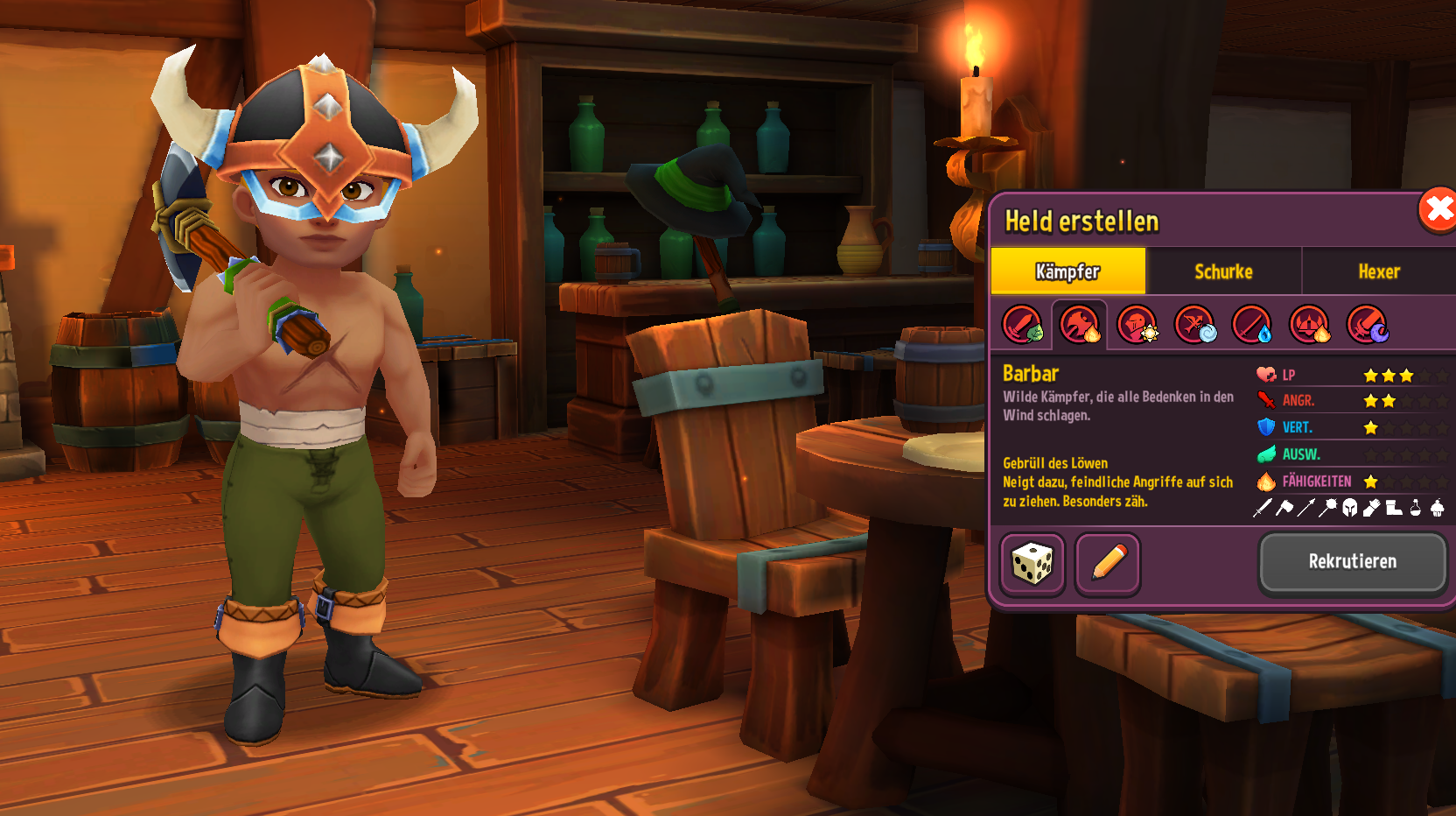
Task: Click the Rekrutieren button
Action: click(1352, 562)
